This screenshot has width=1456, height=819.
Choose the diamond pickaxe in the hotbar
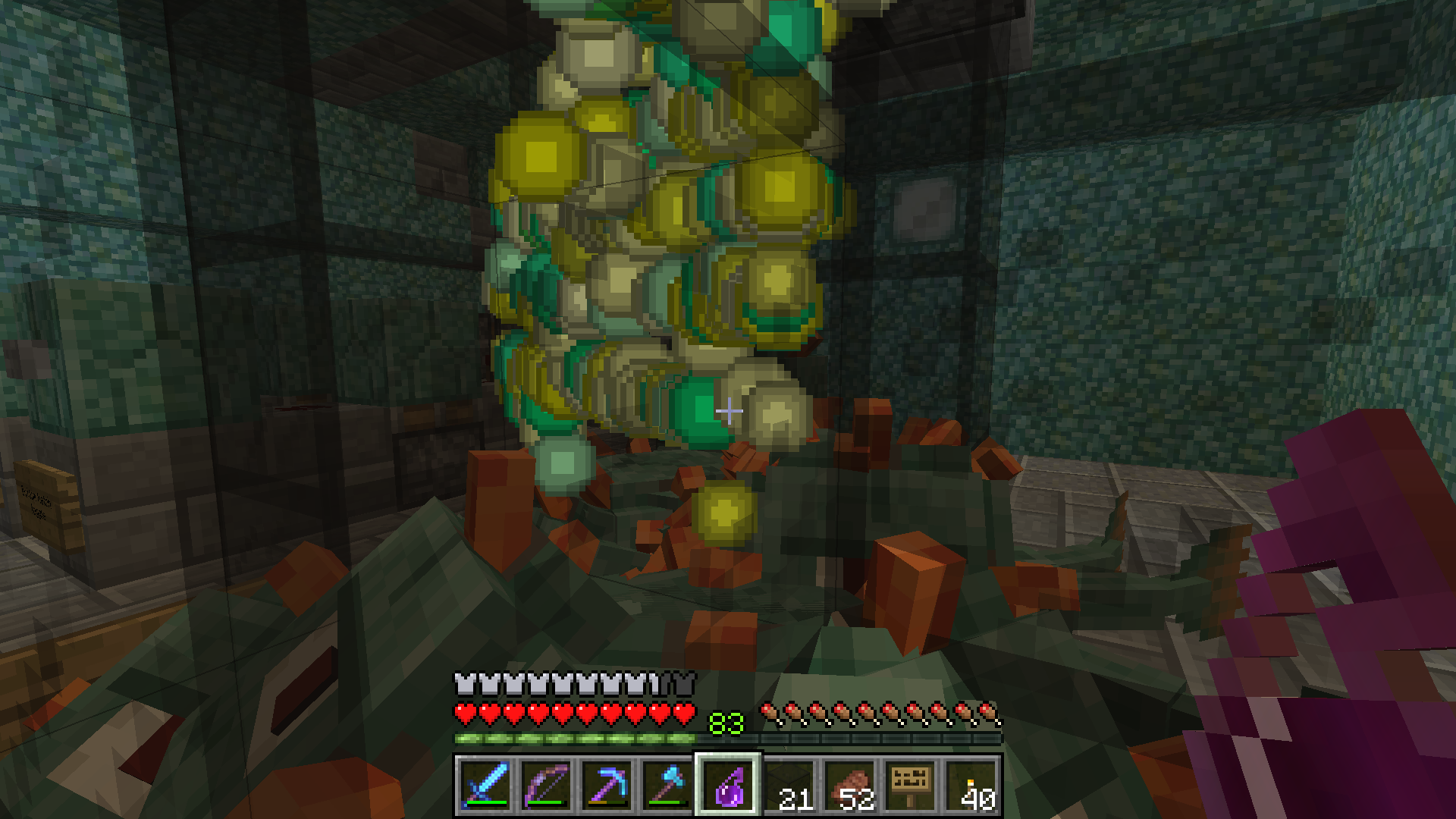coord(607,785)
